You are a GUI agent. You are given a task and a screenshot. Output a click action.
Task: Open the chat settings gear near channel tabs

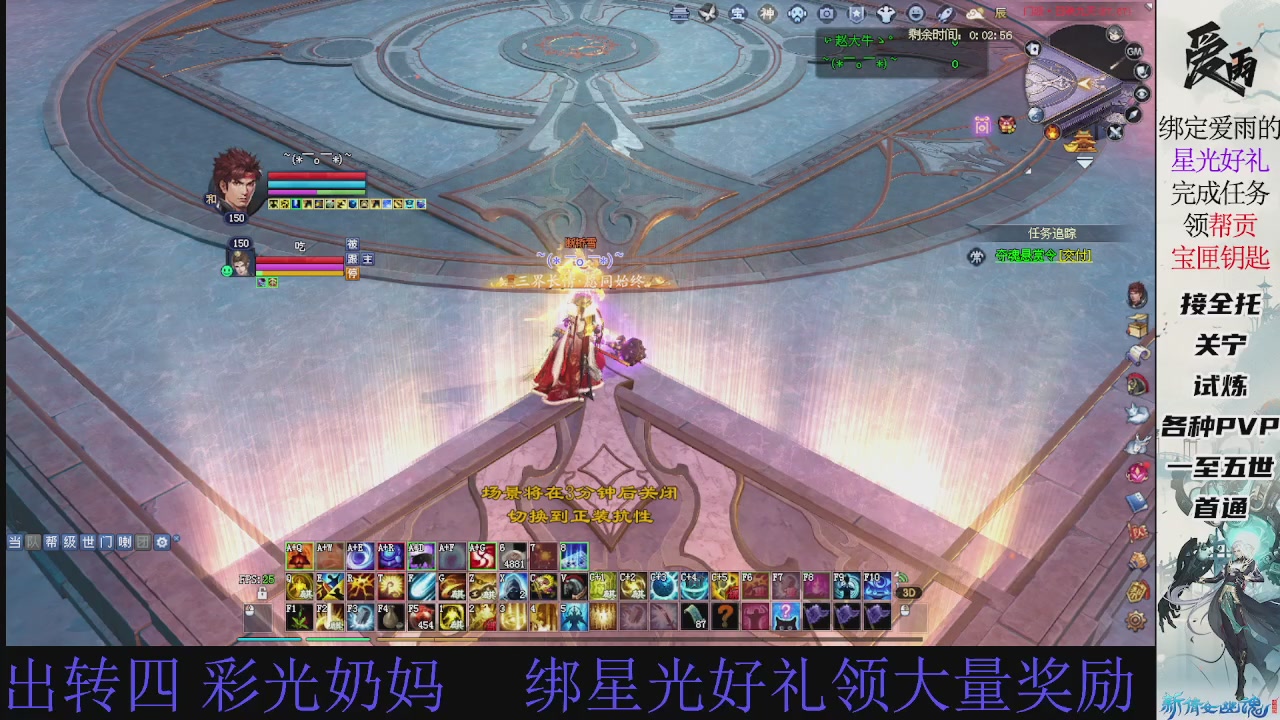click(x=162, y=541)
